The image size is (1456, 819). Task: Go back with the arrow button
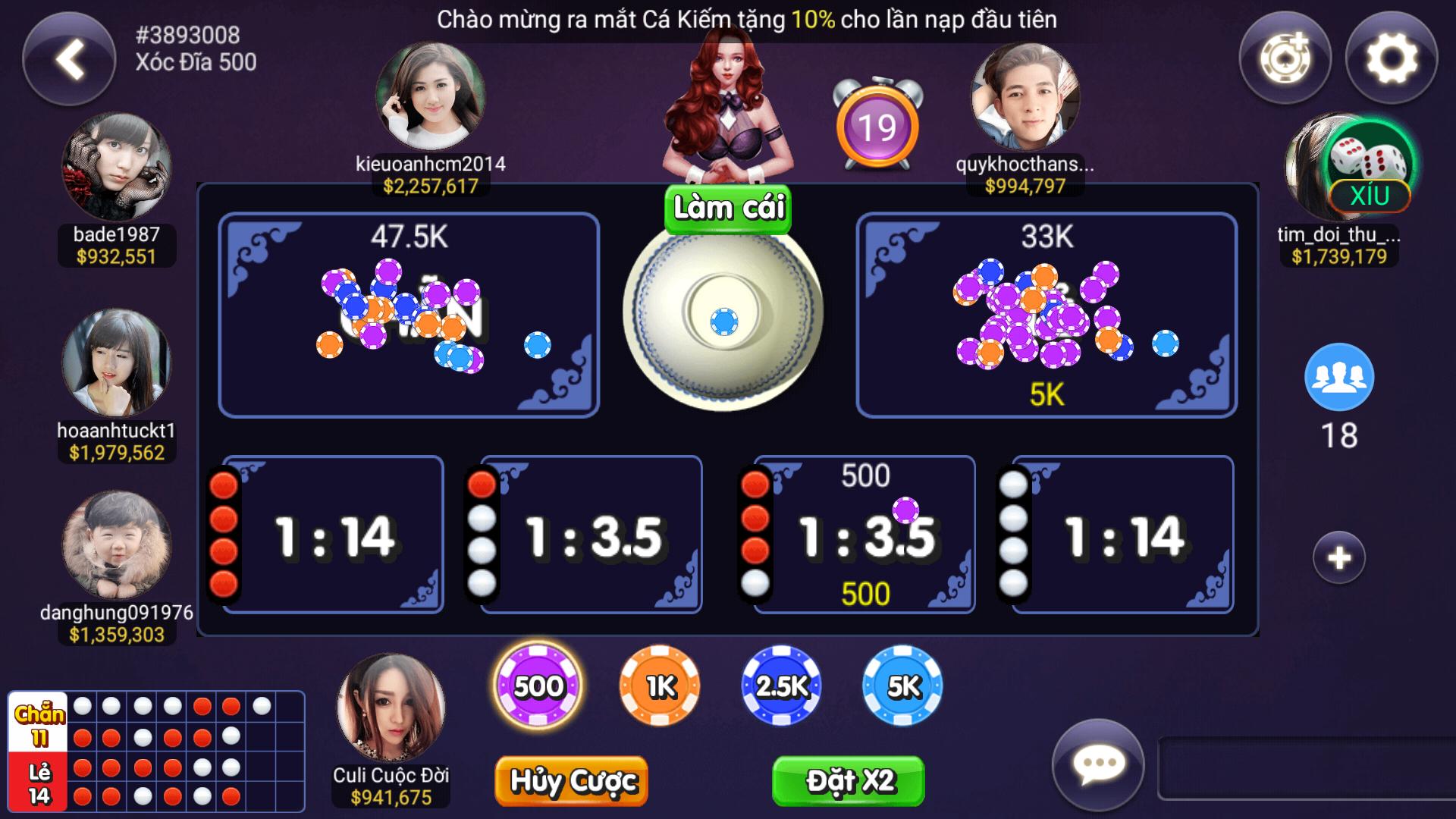69,59
